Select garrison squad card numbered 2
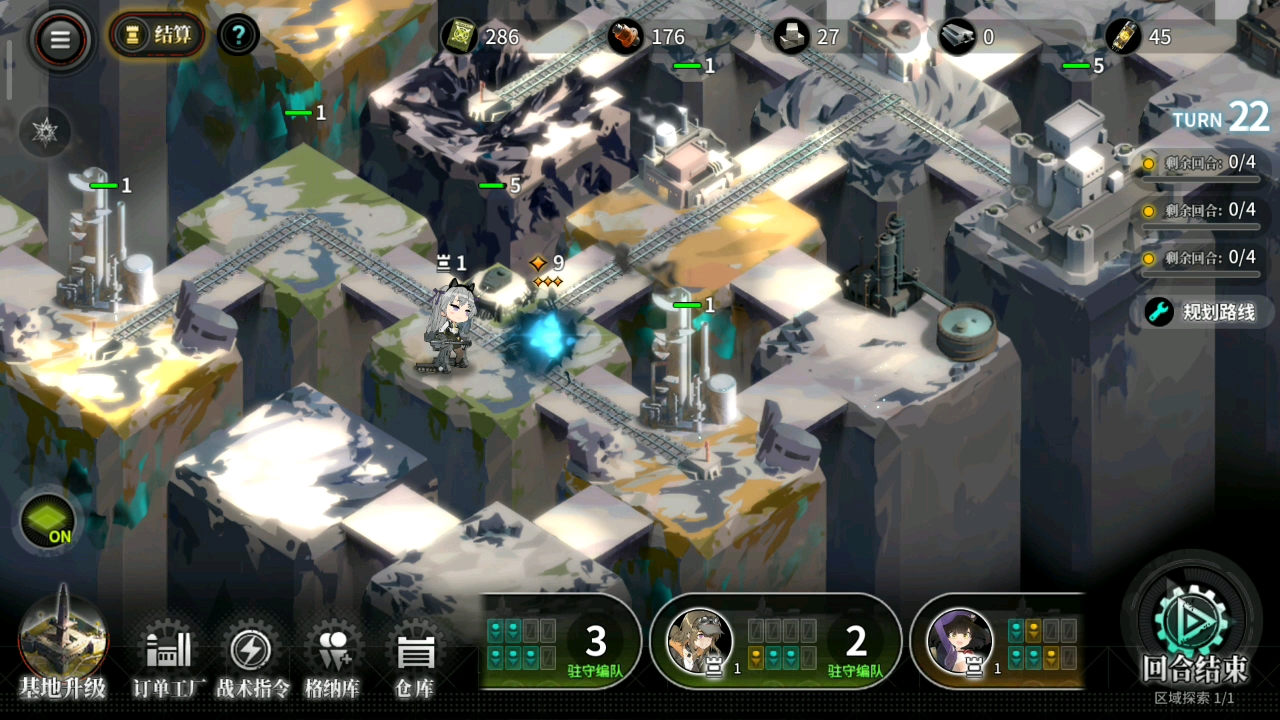1280x720 pixels. point(776,642)
